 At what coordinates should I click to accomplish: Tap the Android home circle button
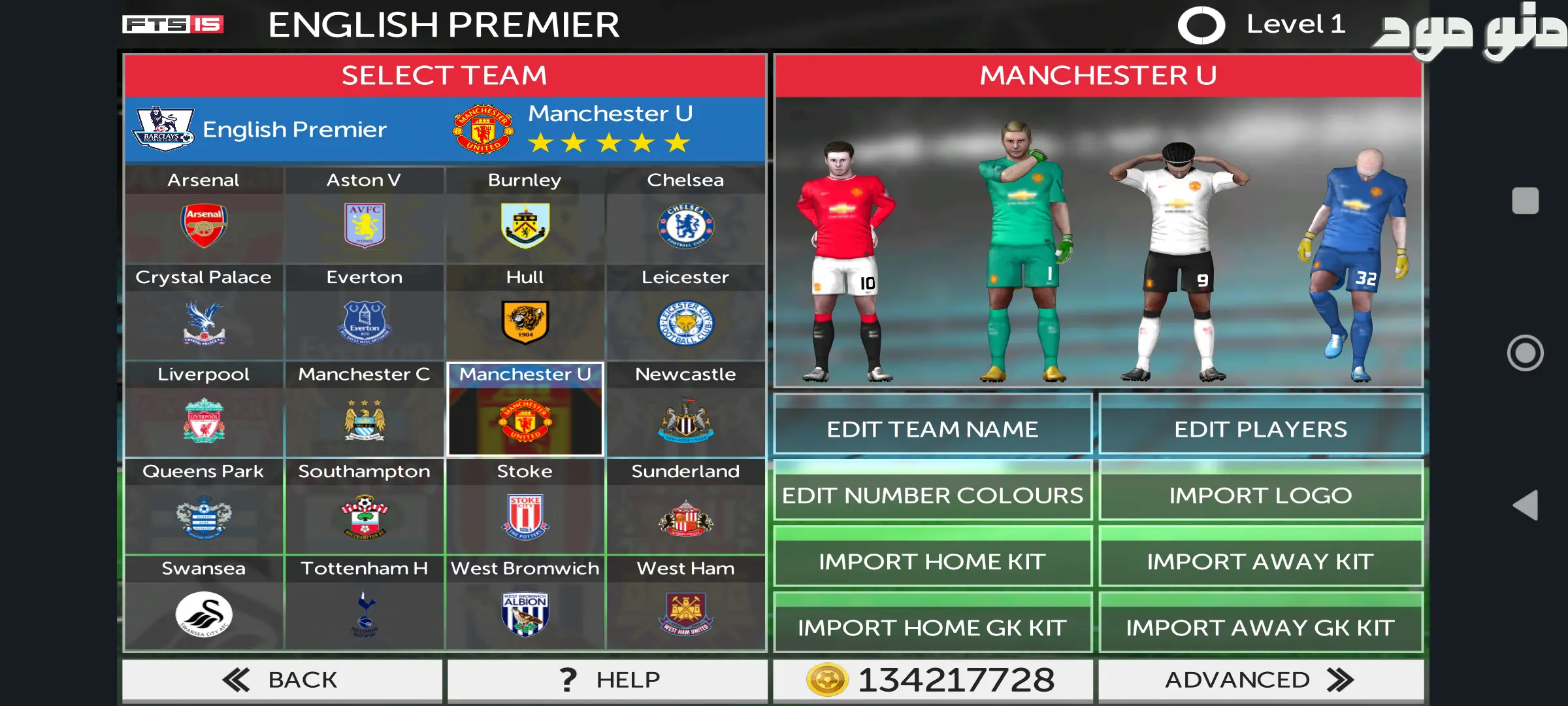[1525, 353]
